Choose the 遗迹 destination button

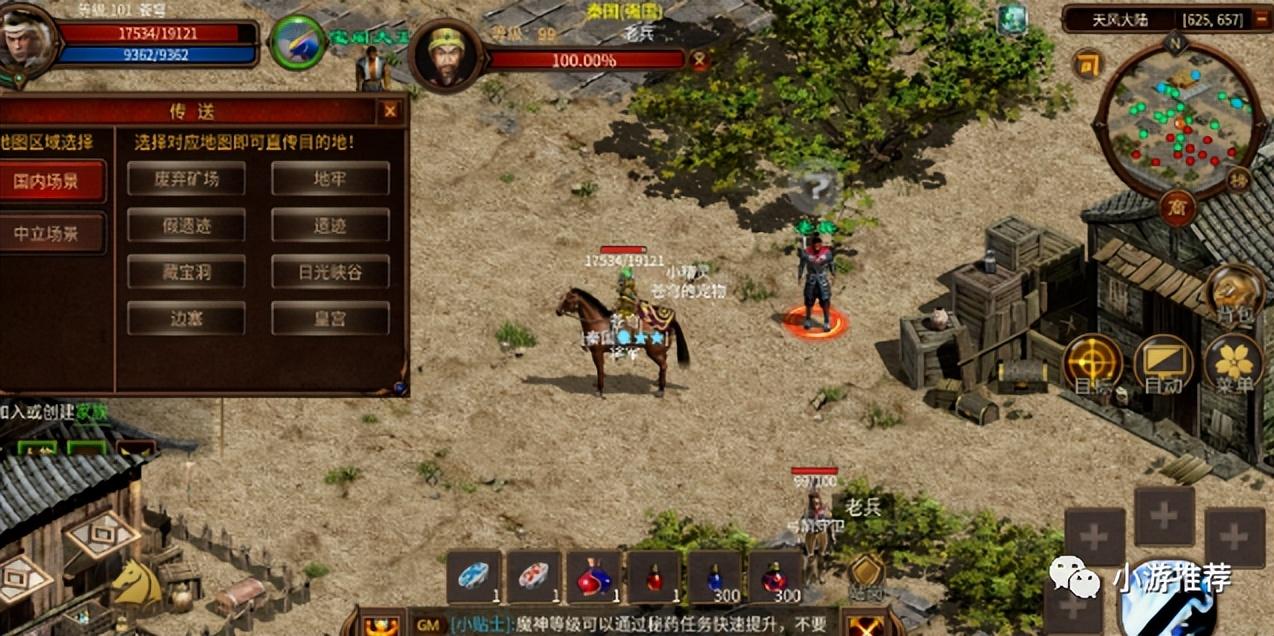tap(330, 225)
